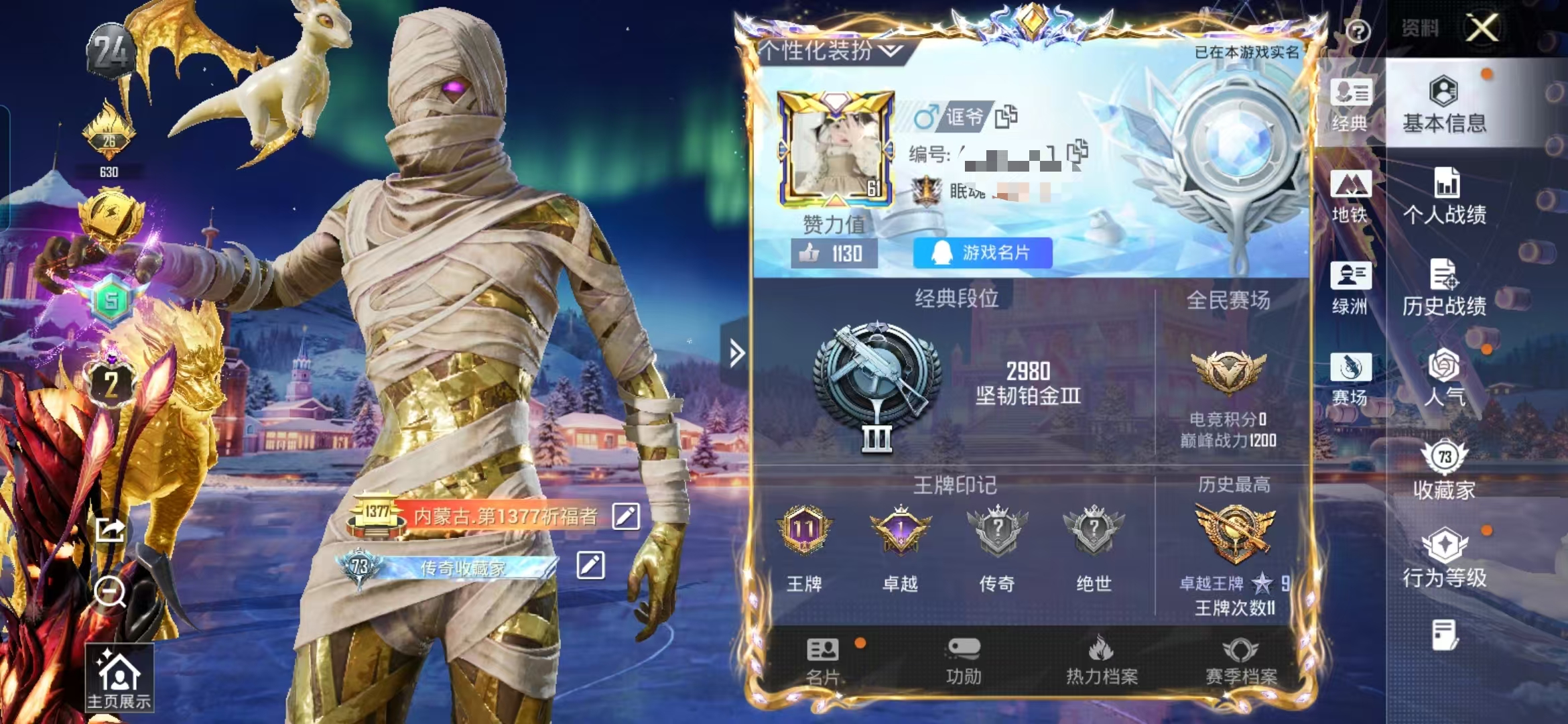Open 个人战绩 in the side menu
The width and height of the screenshot is (1568, 724).
click(1445, 196)
